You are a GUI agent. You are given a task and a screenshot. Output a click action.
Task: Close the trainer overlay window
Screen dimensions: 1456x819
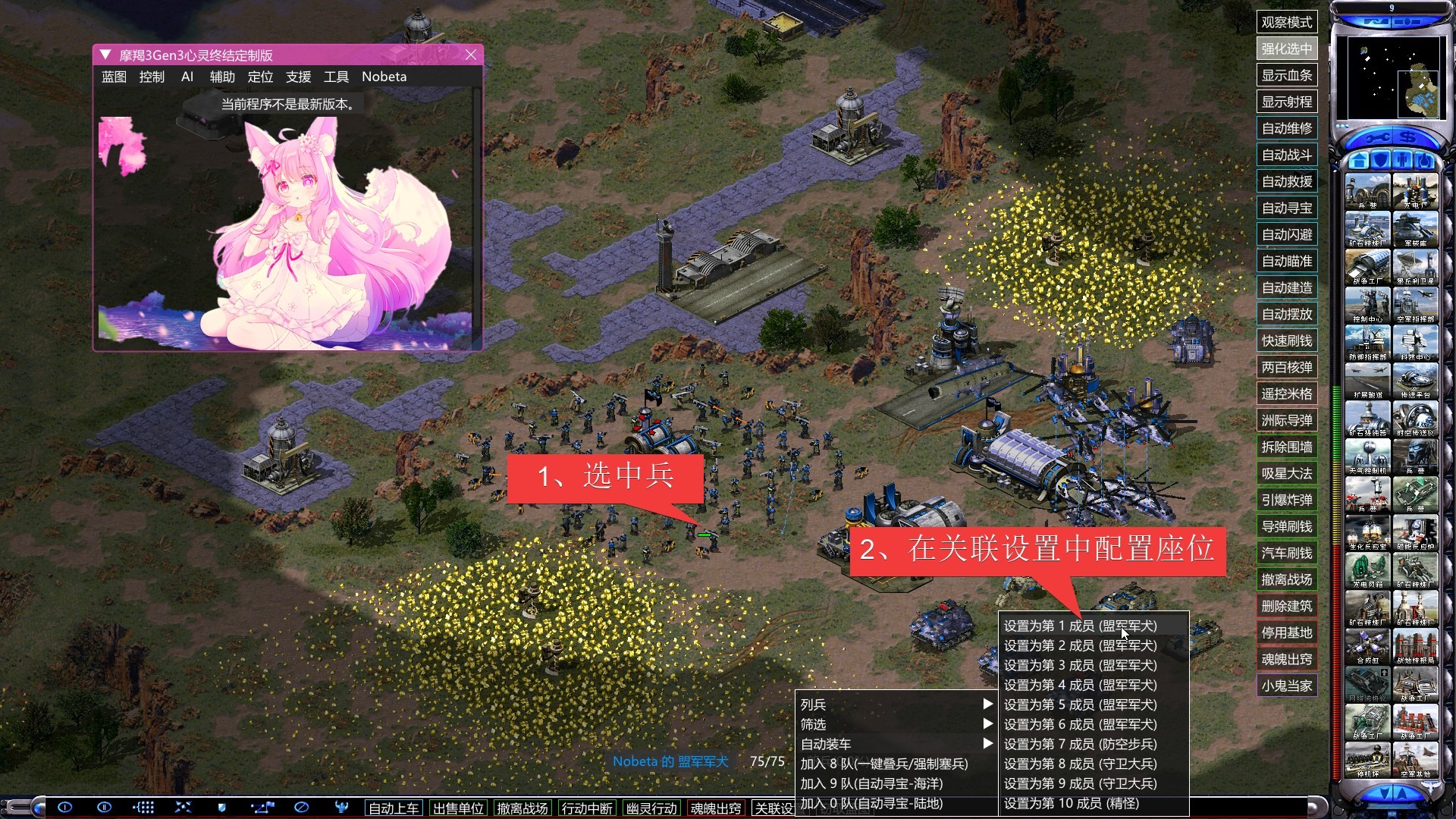click(x=471, y=55)
